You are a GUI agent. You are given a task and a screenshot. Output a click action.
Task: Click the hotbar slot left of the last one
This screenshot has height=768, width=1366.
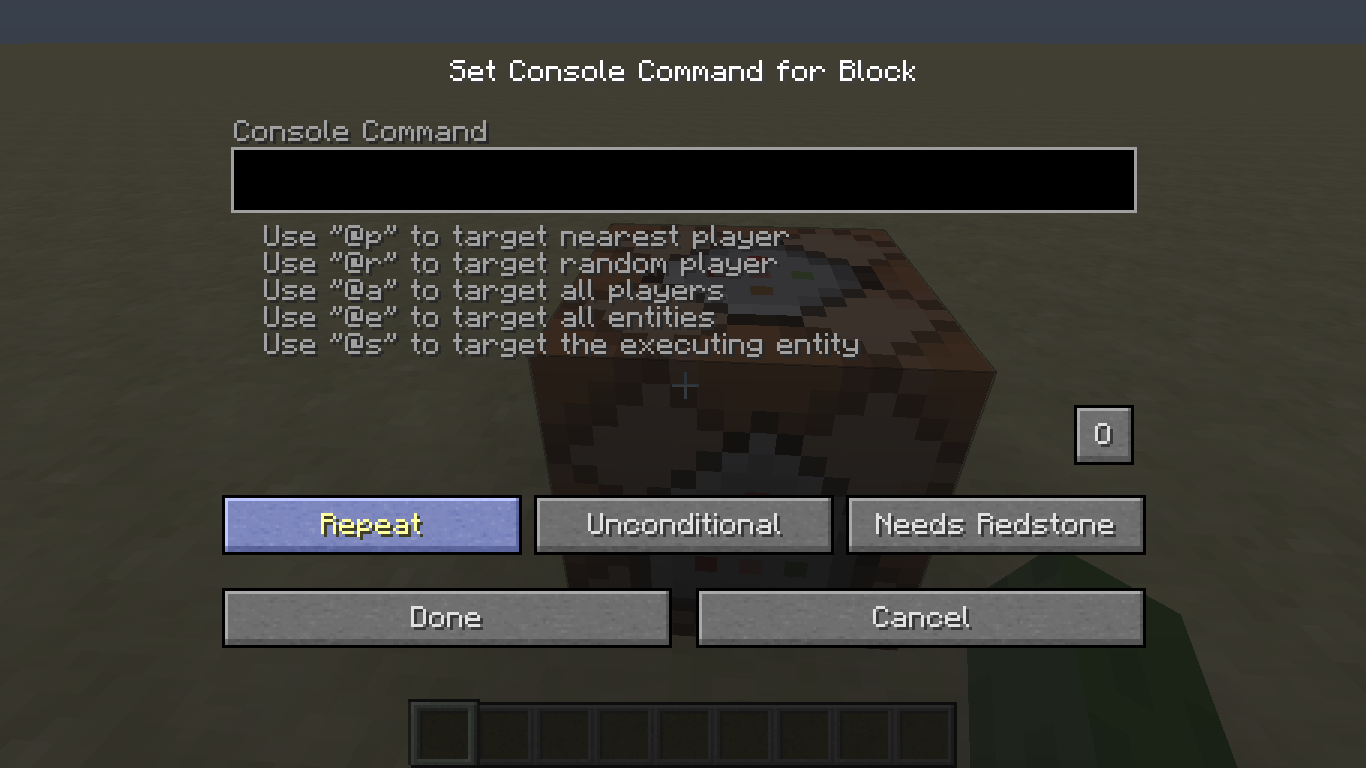click(866, 733)
